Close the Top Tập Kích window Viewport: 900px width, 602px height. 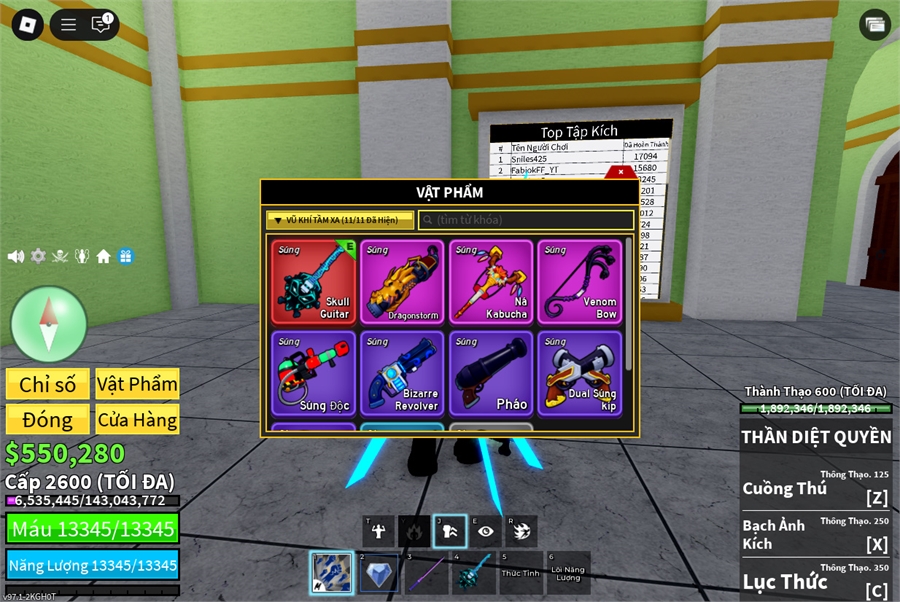621,172
